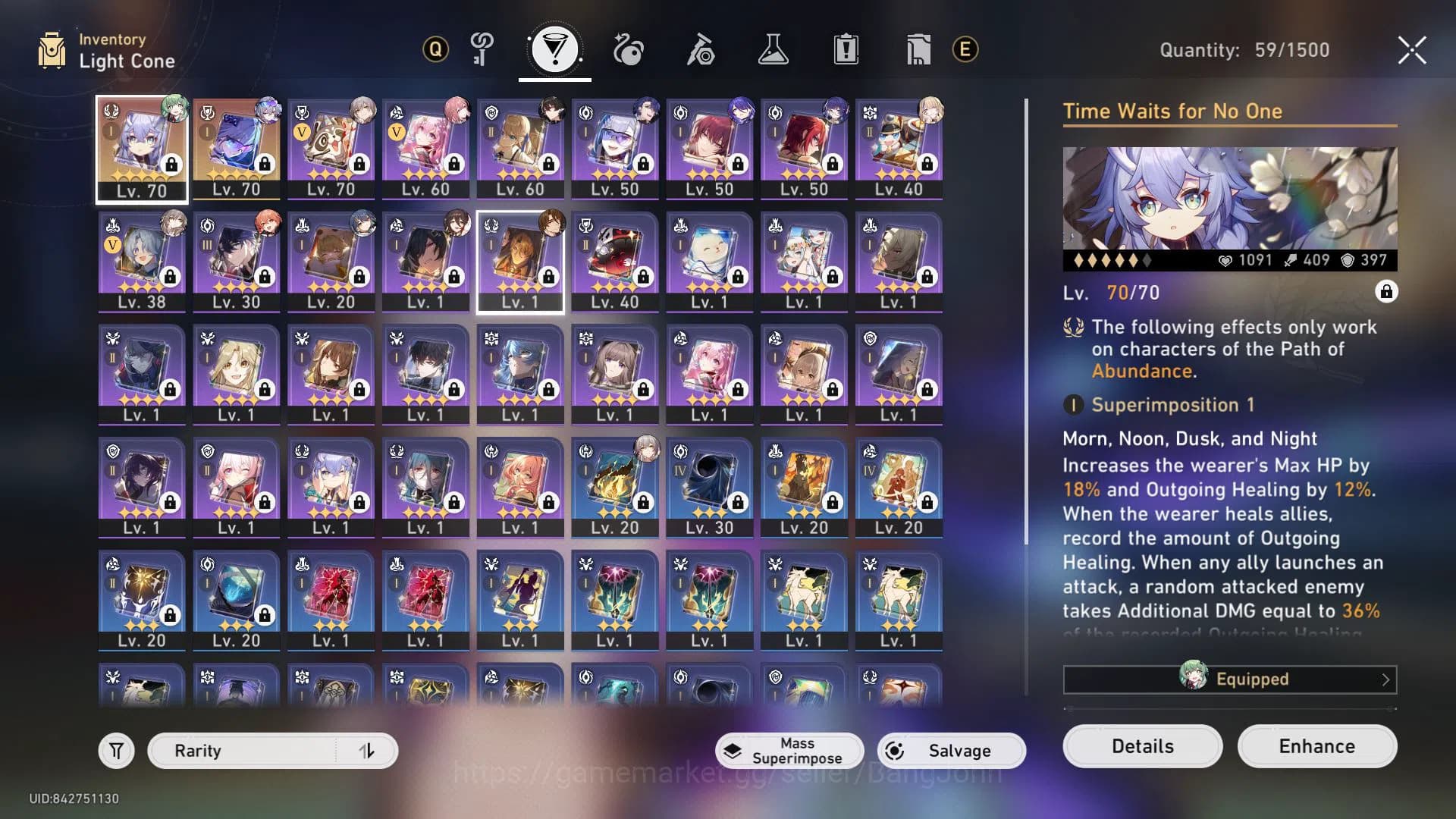Viewport: 1456px width, 819px height.
Task: Open Mass Superimpose
Action: 790,750
